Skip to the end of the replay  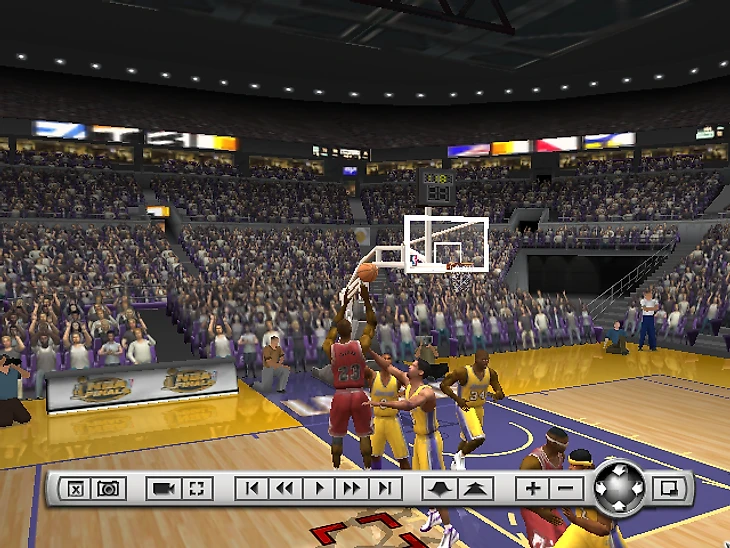click(x=385, y=489)
